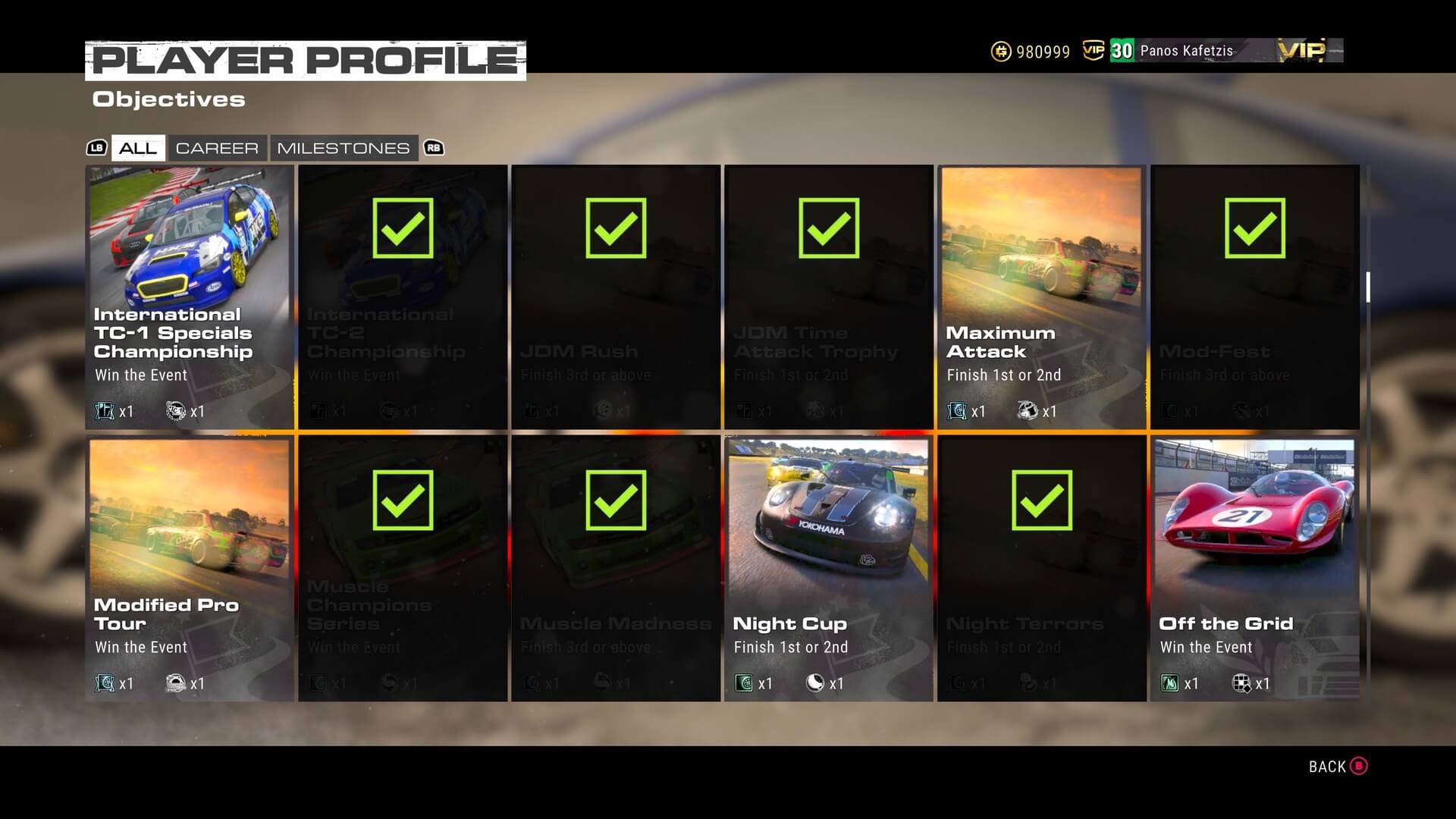This screenshot has height=819, width=1456.
Task: Click the RB bumper icon after MILESTONES
Action: point(433,148)
